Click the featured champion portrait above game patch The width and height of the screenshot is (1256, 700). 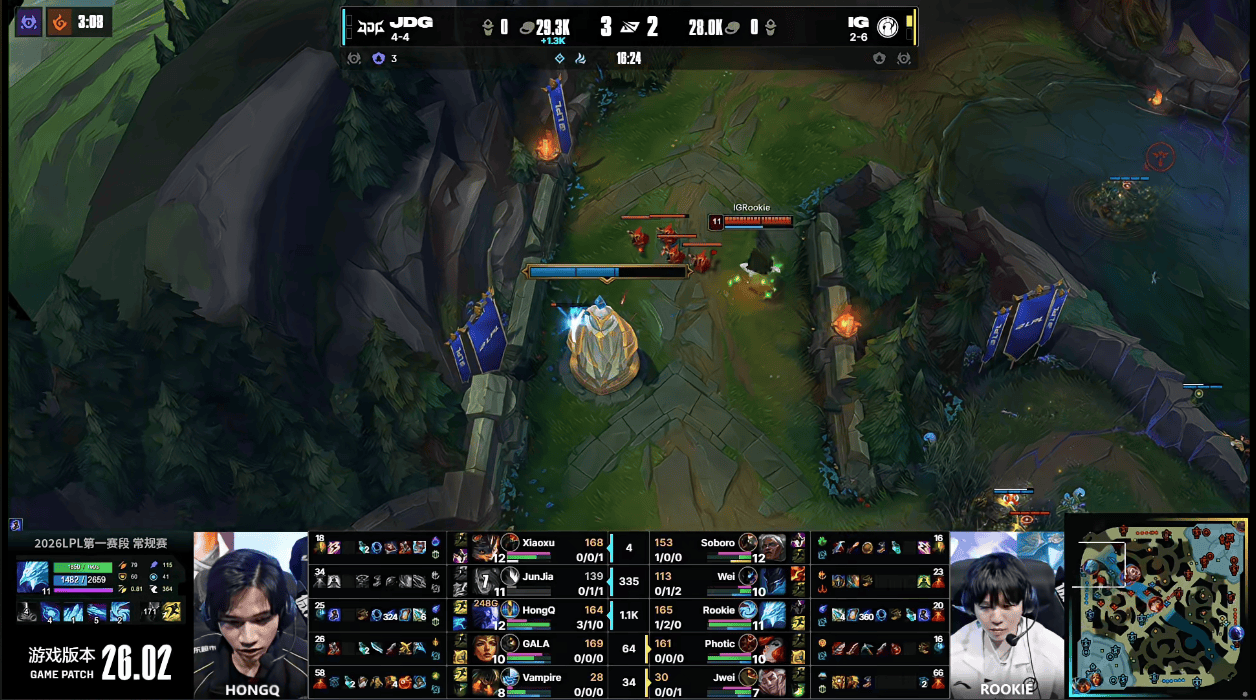click(31, 578)
